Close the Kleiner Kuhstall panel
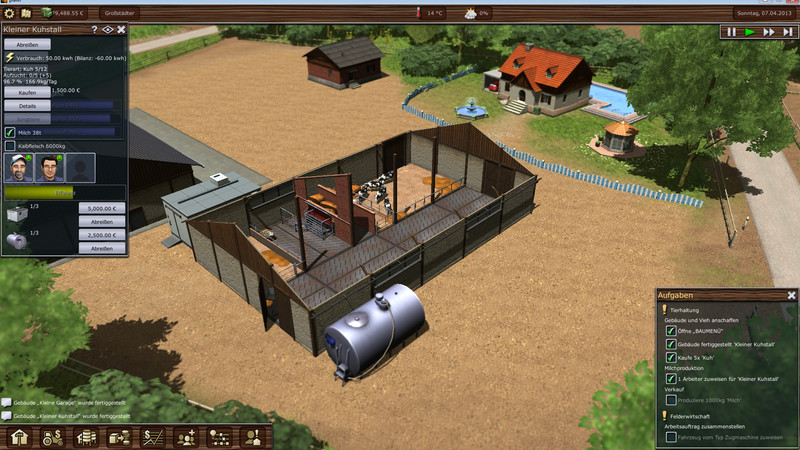The width and height of the screenshot is (800, 450). [x=121, y=30]
